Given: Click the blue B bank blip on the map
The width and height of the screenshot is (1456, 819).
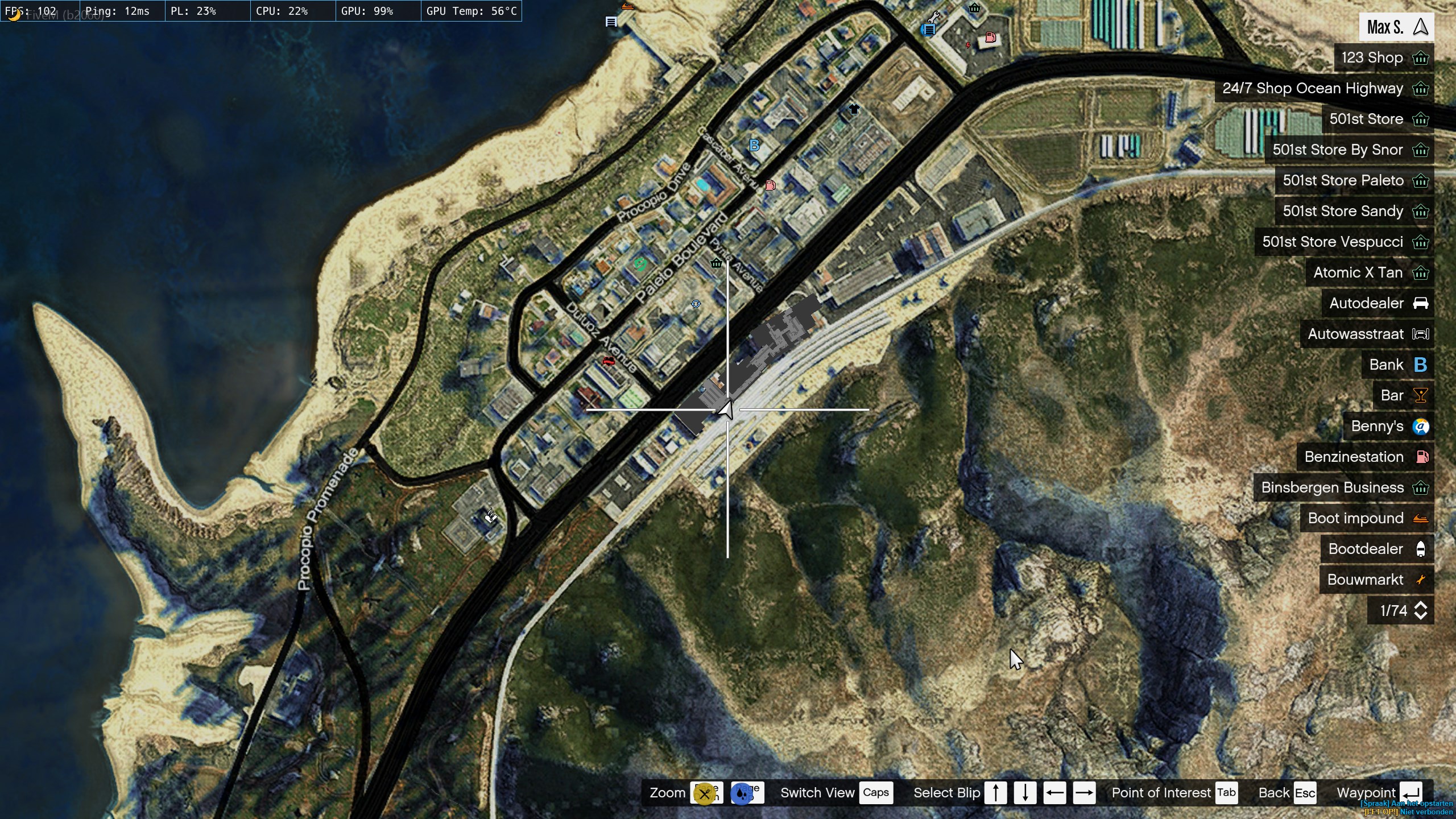Looking at the screenshot, I should tap(754, 146).
